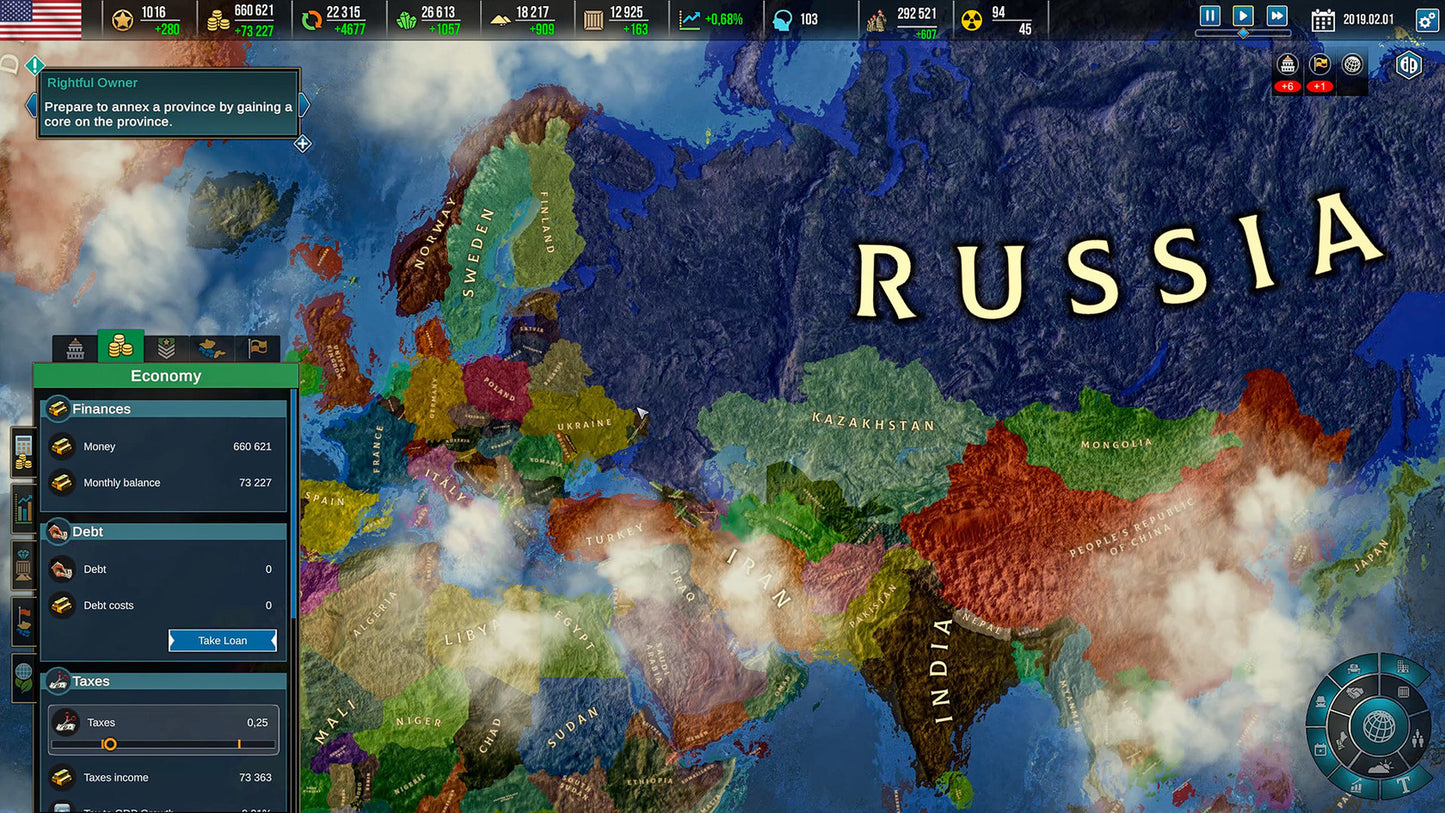Click the calendar icon next to the date
The width and height of the screenshot is (1445, 813).
(1324, 18)
